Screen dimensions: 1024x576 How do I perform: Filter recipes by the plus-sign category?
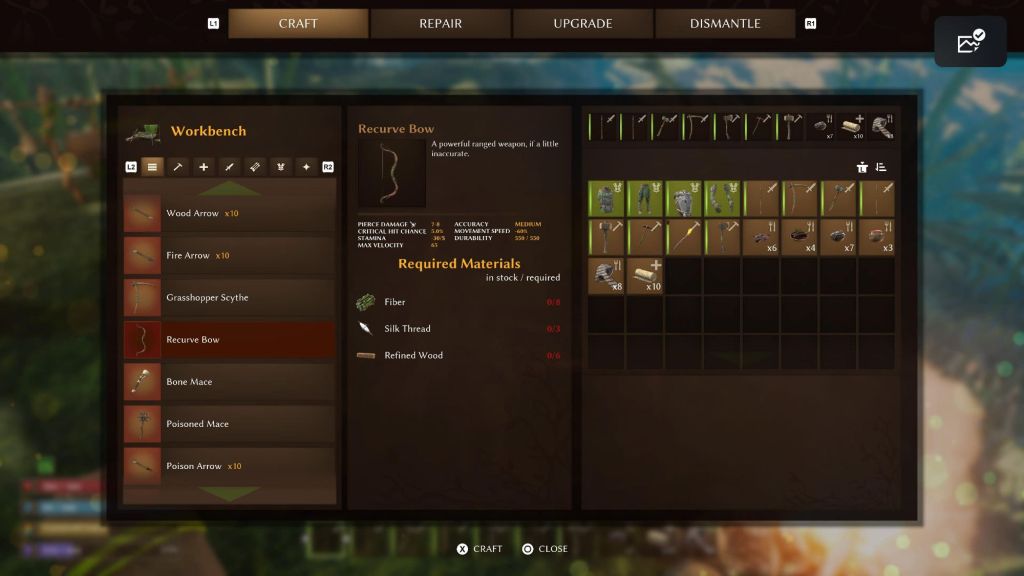[204, 167]
